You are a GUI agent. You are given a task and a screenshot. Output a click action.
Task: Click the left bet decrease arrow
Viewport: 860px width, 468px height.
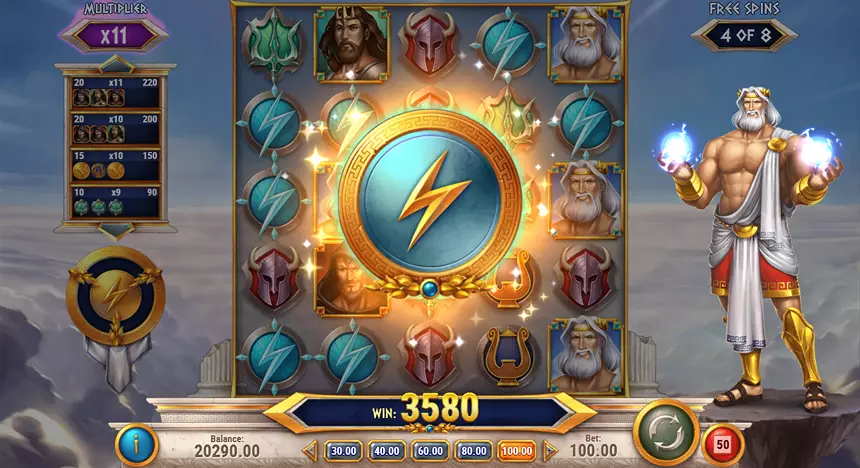click(x=311, y=451)
